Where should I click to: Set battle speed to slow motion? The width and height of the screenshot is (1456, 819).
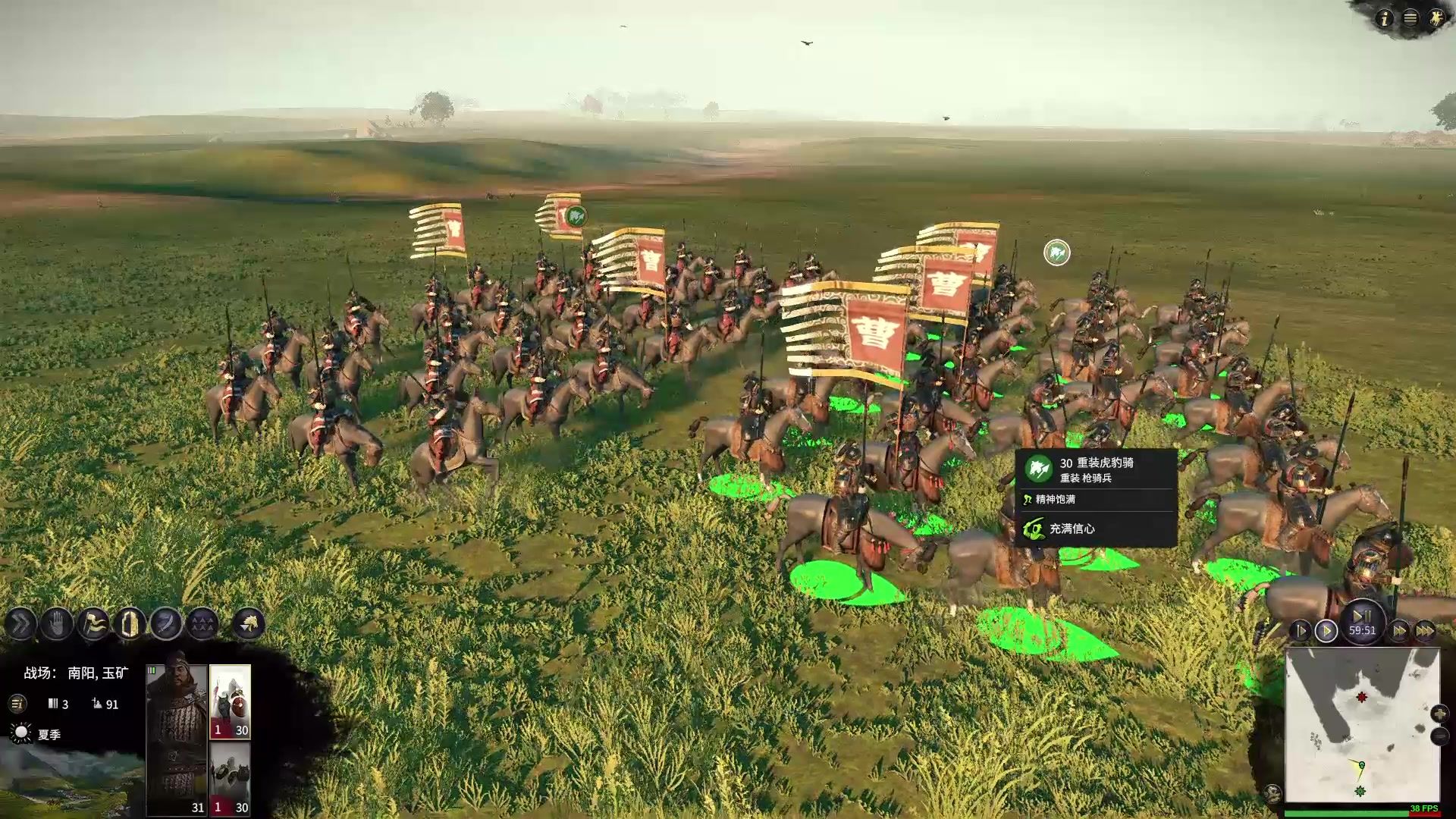[1300, 631]
